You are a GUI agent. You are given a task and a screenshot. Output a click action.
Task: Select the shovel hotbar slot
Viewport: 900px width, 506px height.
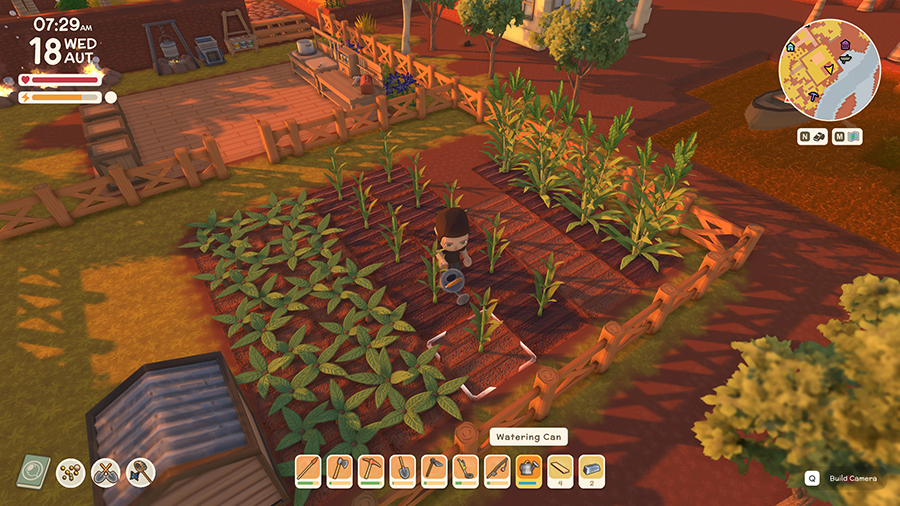pos(402,469)
